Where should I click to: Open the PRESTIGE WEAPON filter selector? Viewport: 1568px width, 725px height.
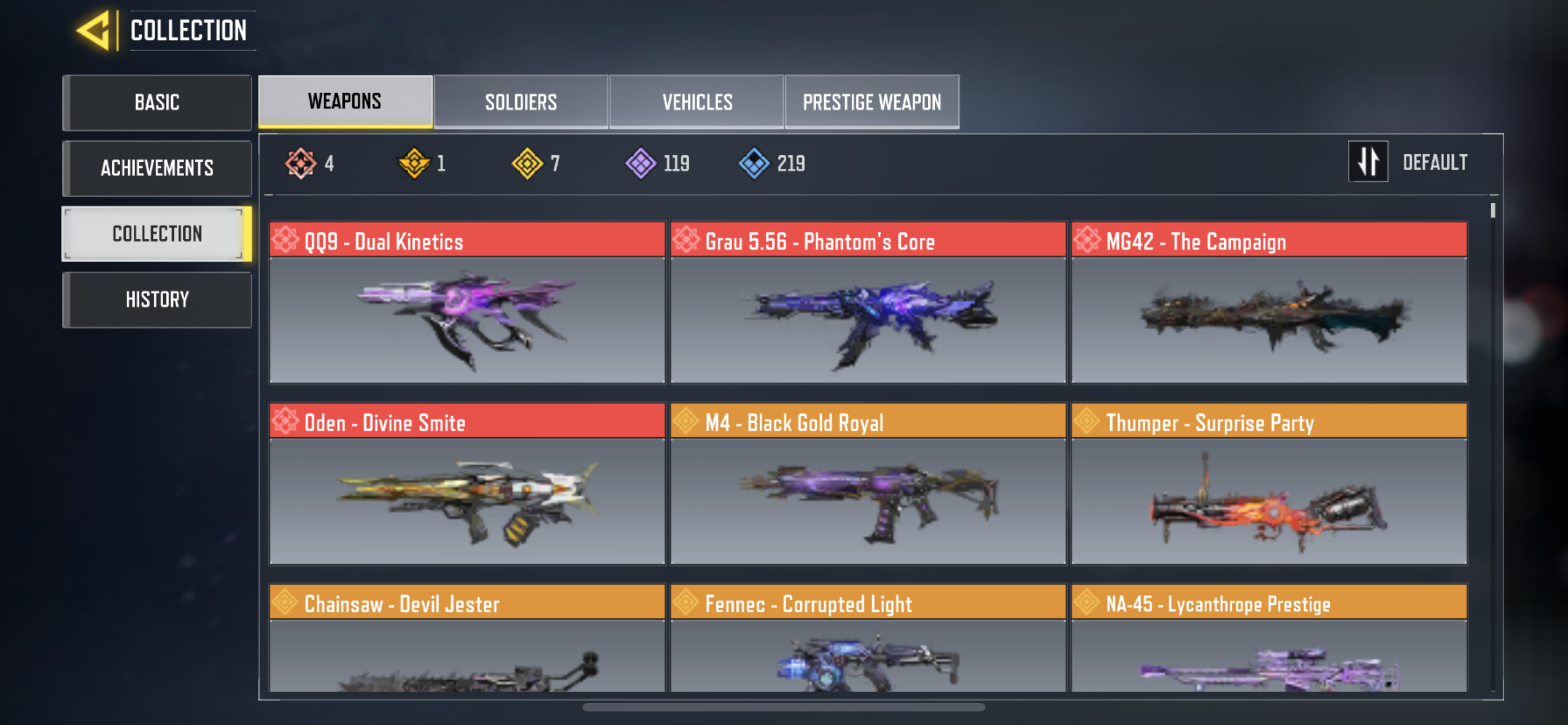871,102
